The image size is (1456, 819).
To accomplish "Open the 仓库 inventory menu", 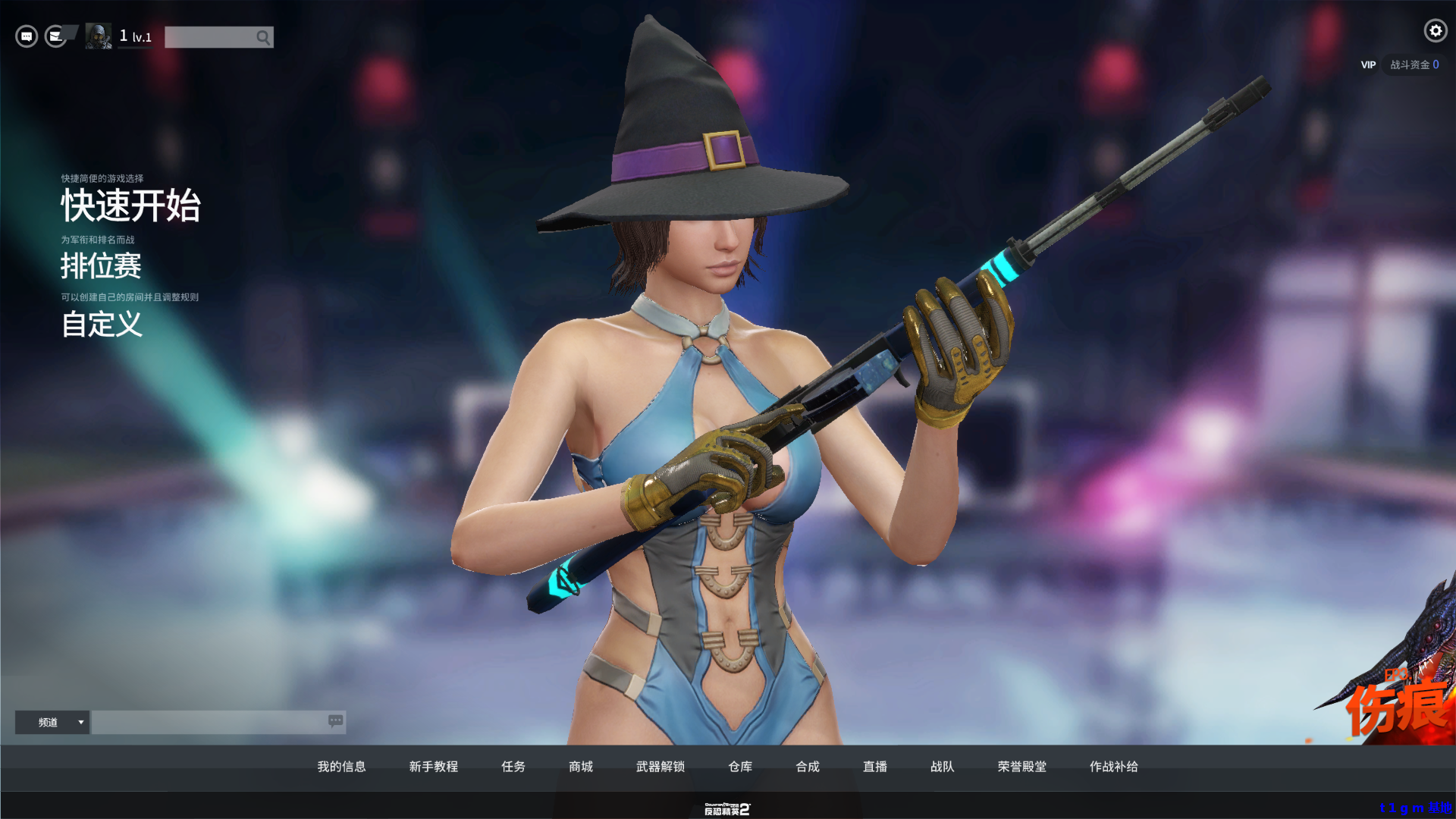I will pyautogui.click(x=739, y=767).
